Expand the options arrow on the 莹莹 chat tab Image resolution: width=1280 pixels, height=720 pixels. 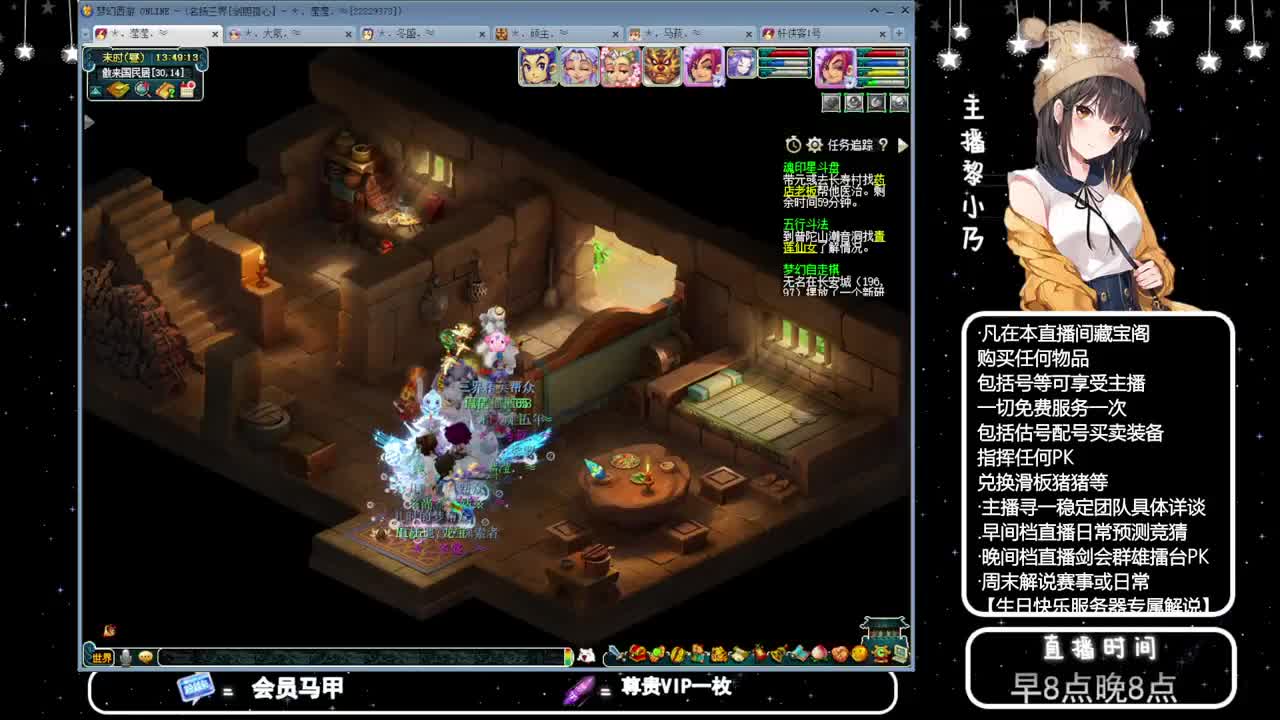[162, 33]
